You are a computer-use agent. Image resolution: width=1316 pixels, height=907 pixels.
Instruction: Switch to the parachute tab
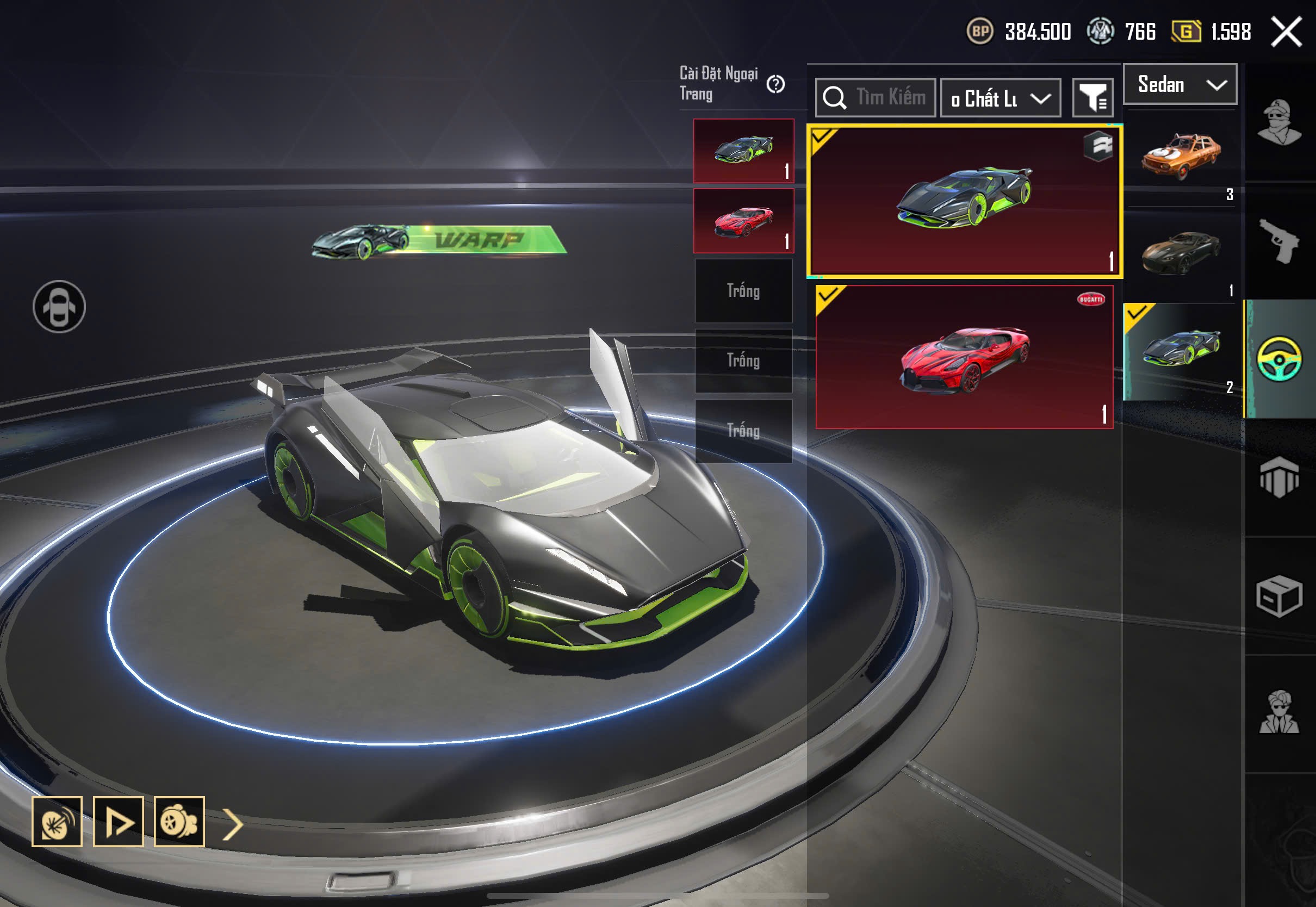1279,477
